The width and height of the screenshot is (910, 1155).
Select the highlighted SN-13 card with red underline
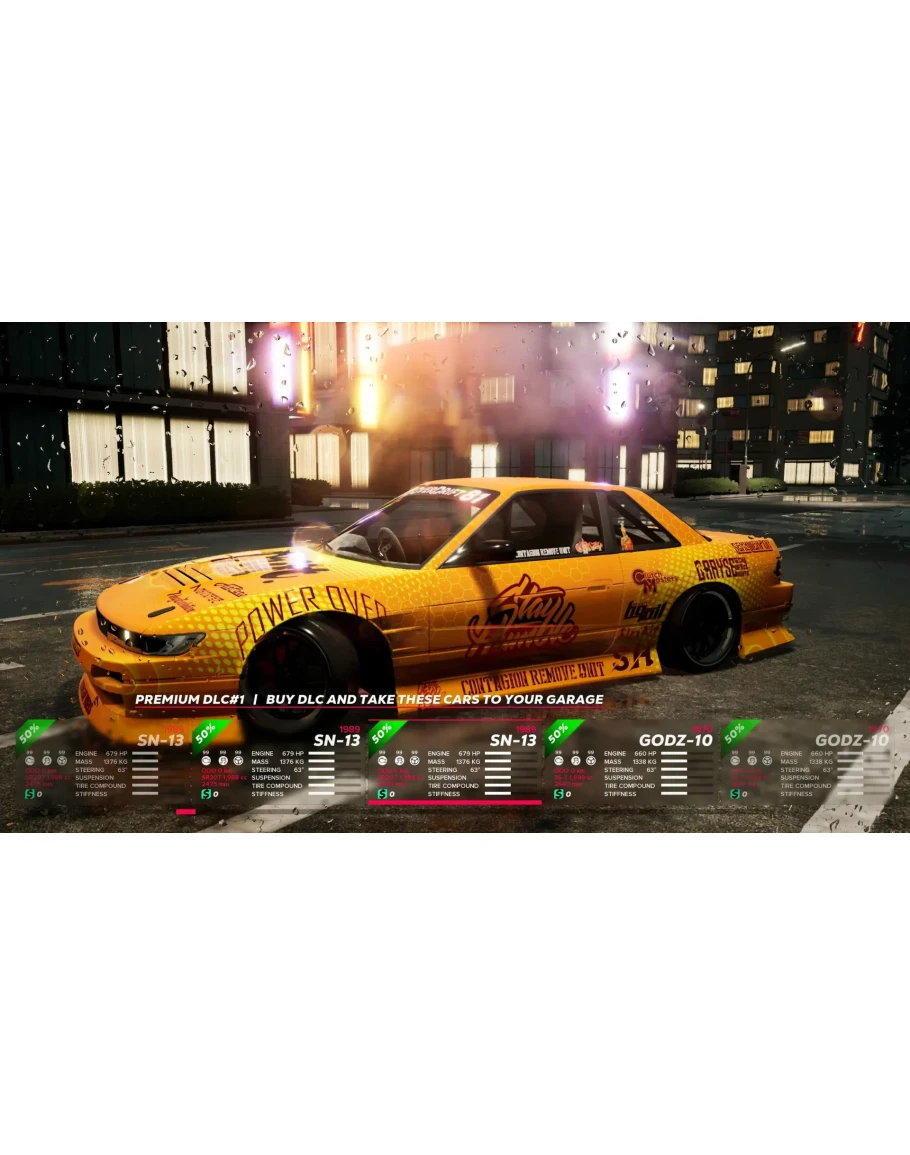(455, 763)
